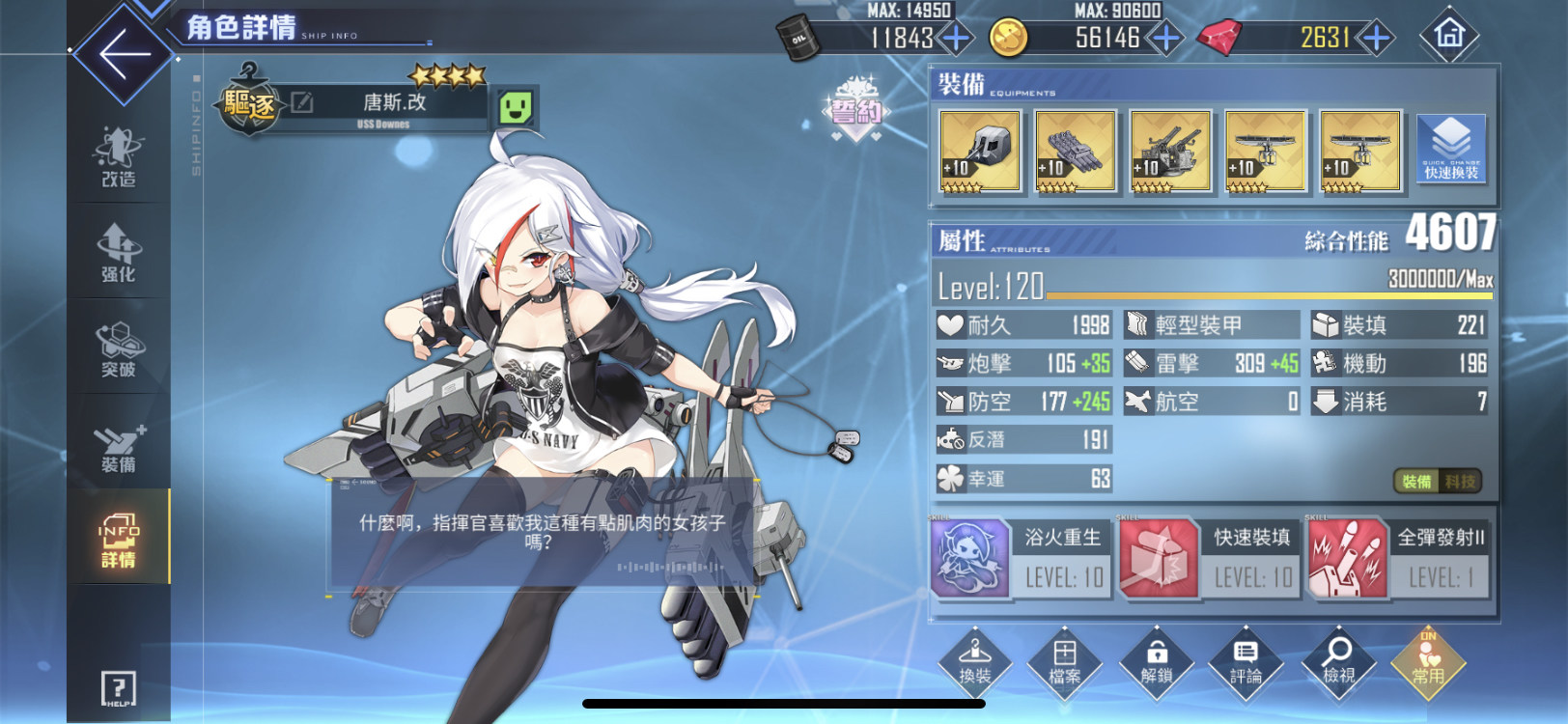The width and height of the screenshot is (1568, 724).
Task: Go back with the arrow button
Action: pyautogui.click(x=126, y=52)
